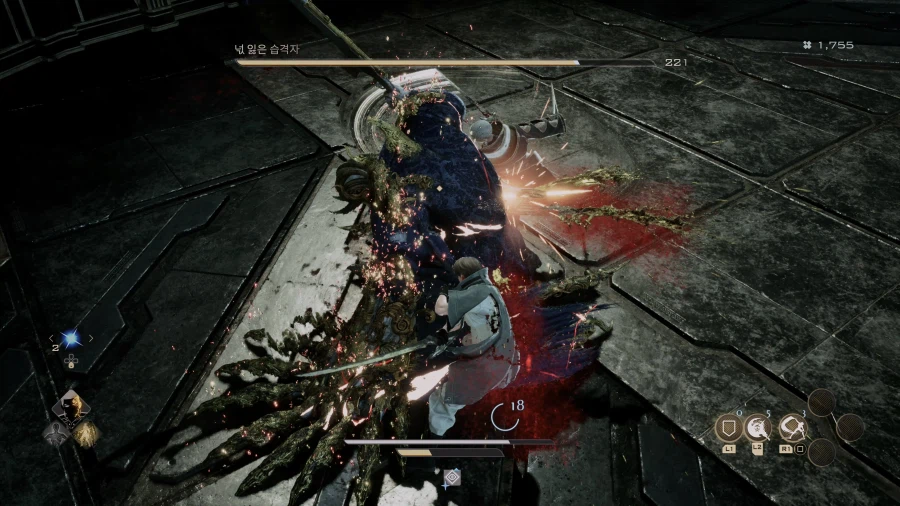Viewport: 900px width, 506px height.
Task: Cycle quick item with the left arrow
Action: click(52, 339)
